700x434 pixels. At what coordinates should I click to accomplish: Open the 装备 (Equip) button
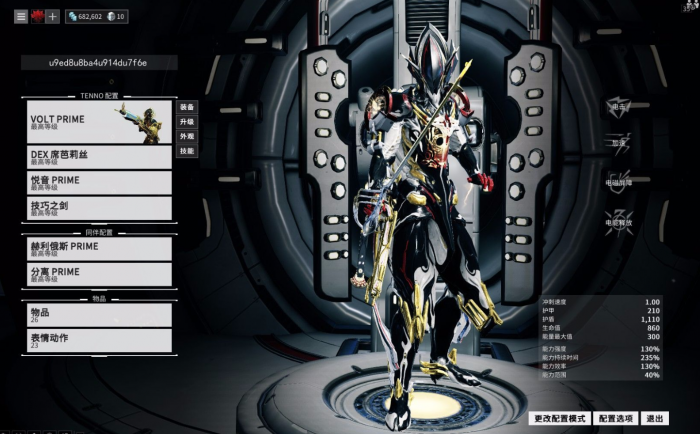pos(187,106)
